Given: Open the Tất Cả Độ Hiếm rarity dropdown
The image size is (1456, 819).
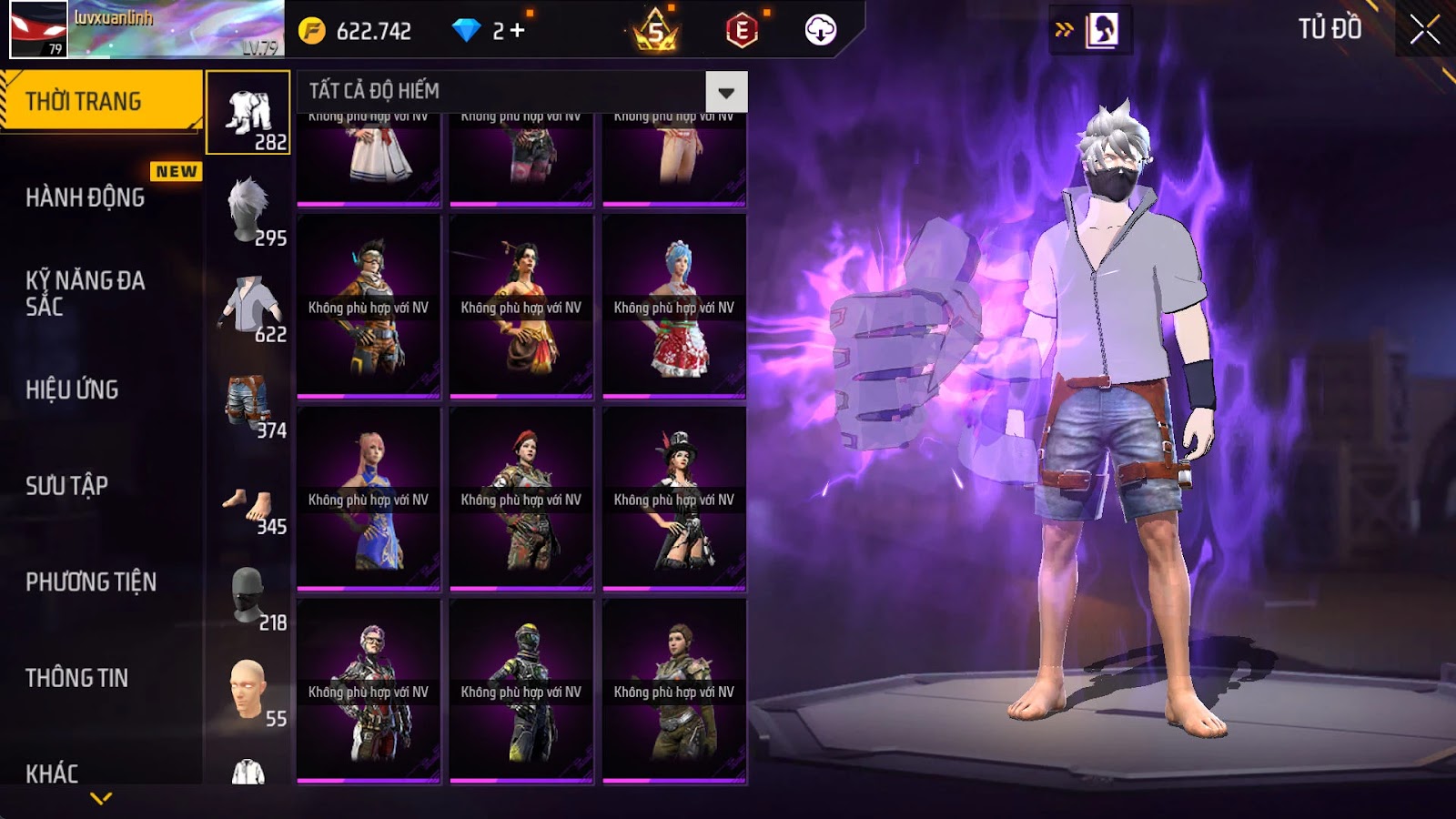Looking at the screenshot, I should [x=725, y=92].
